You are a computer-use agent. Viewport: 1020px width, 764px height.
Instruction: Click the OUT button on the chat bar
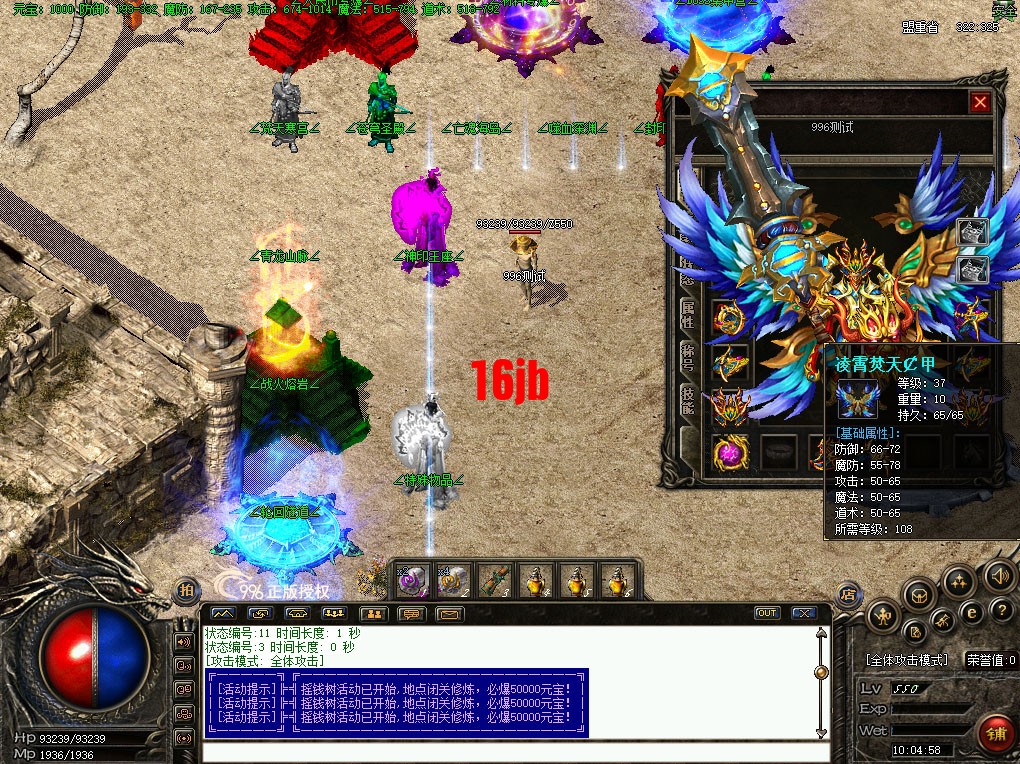[767, 613]
